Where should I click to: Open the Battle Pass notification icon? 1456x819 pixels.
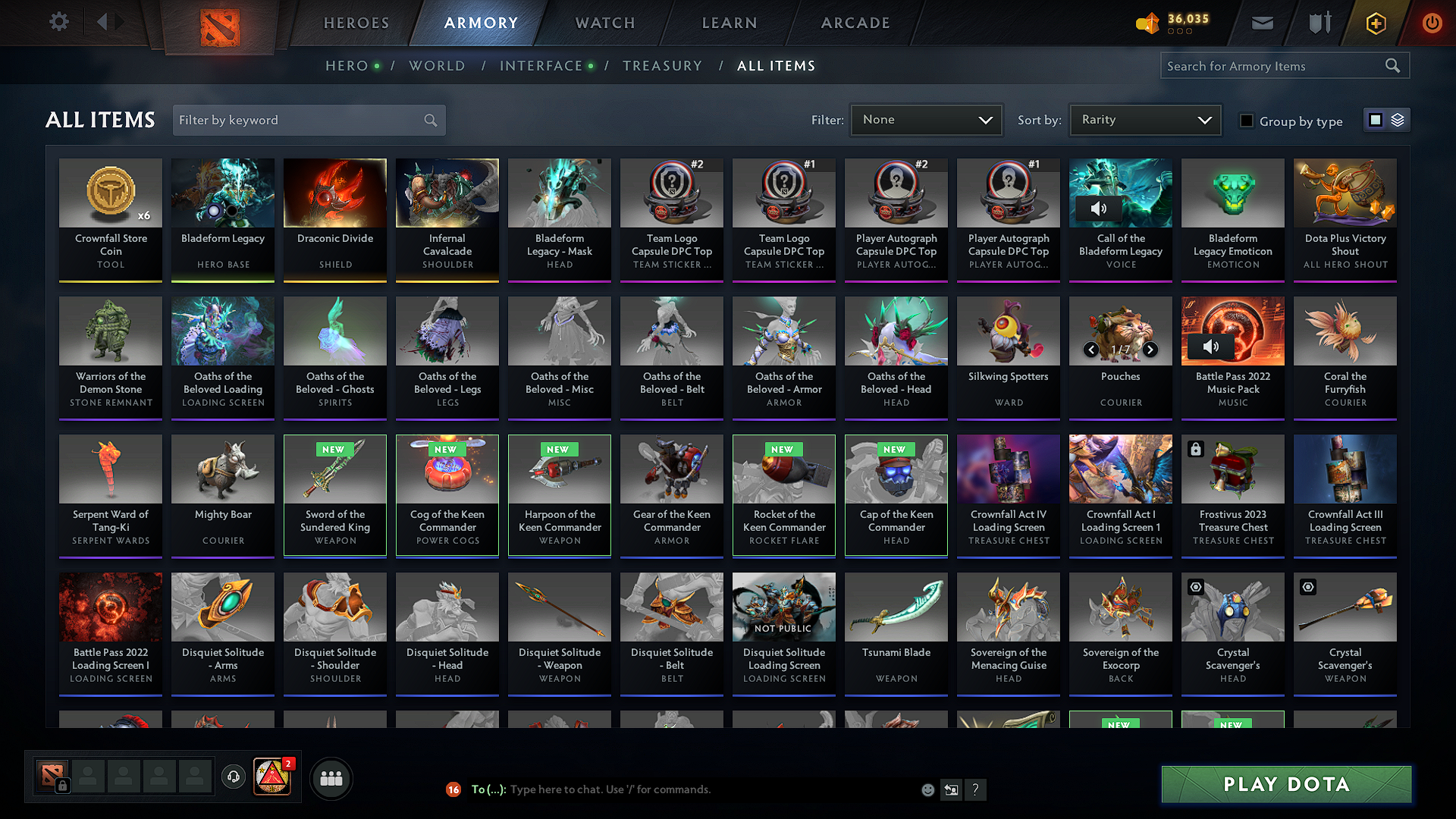pos(272,777)
